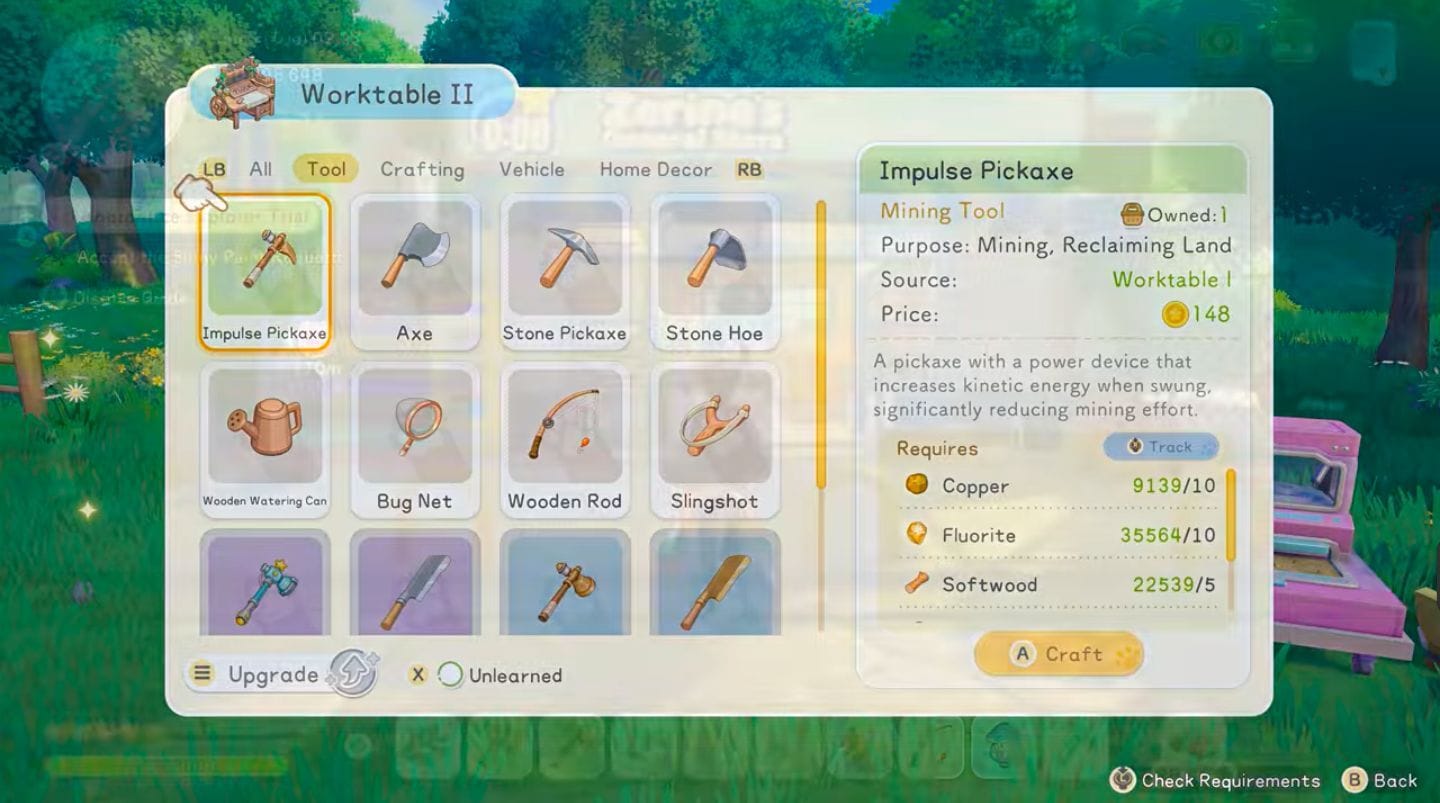Viewport: 1440px width, 803px height.
Task: Select the unlearned cleaver recipe icon
Action: click(415, 585)
